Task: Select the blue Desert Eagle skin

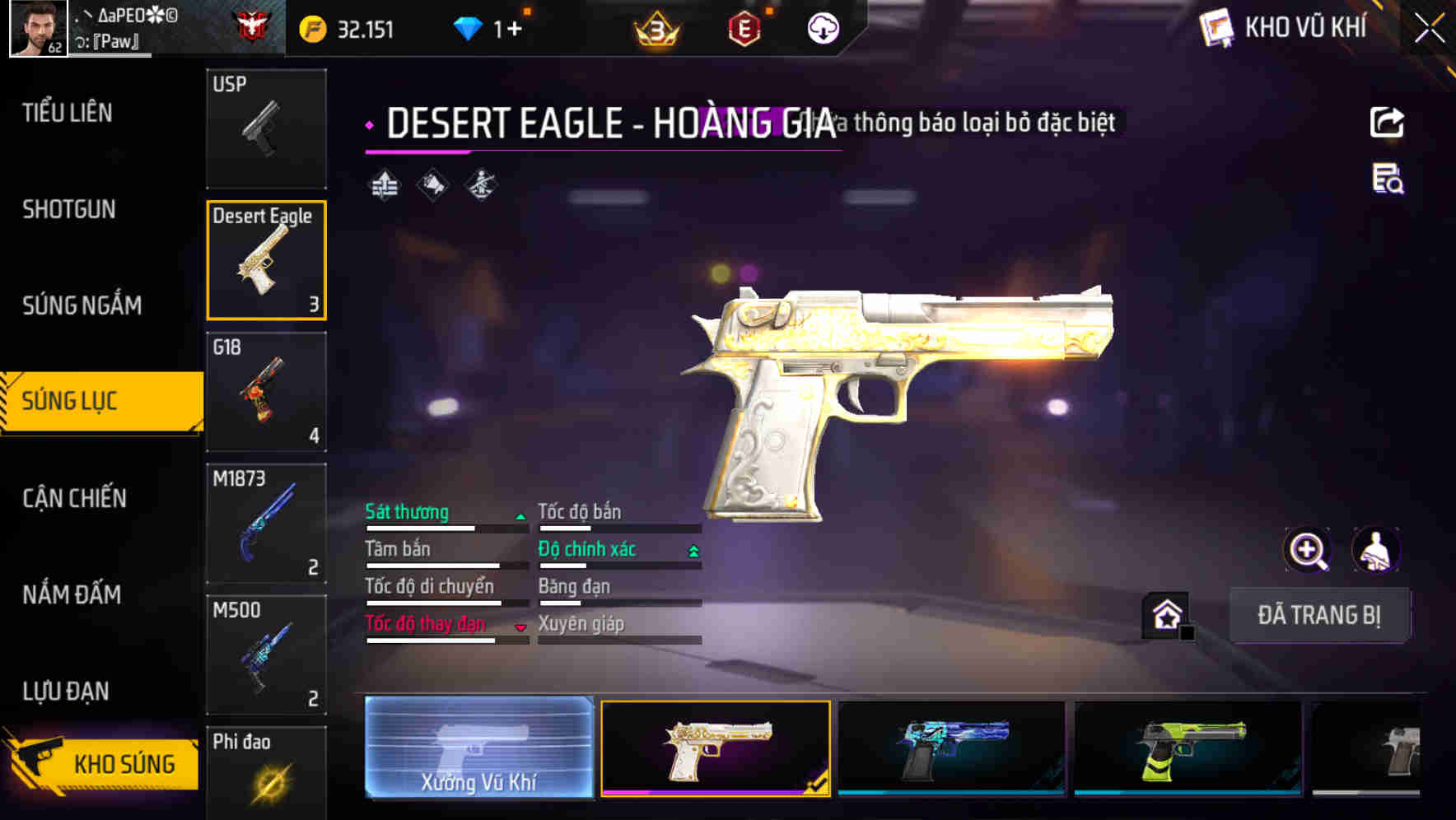Action: pos(951,748)
